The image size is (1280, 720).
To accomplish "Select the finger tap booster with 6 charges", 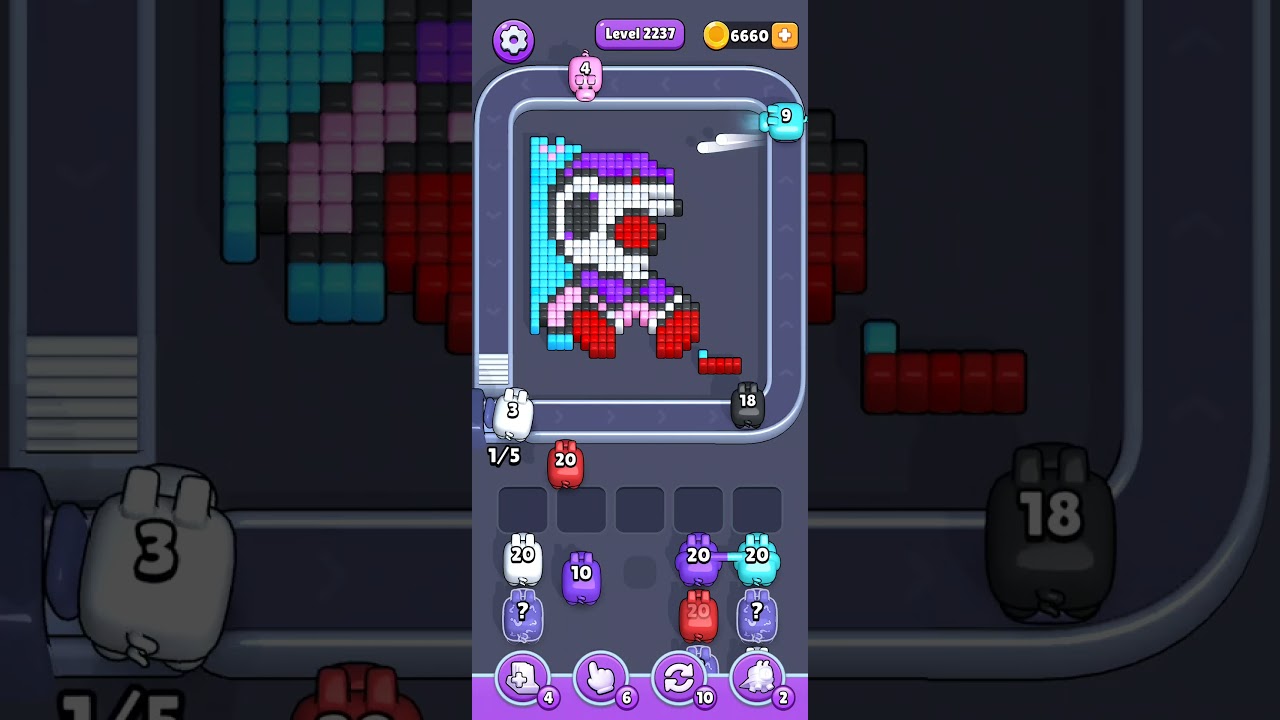I will pyautogui.click(x=600, y=678).
